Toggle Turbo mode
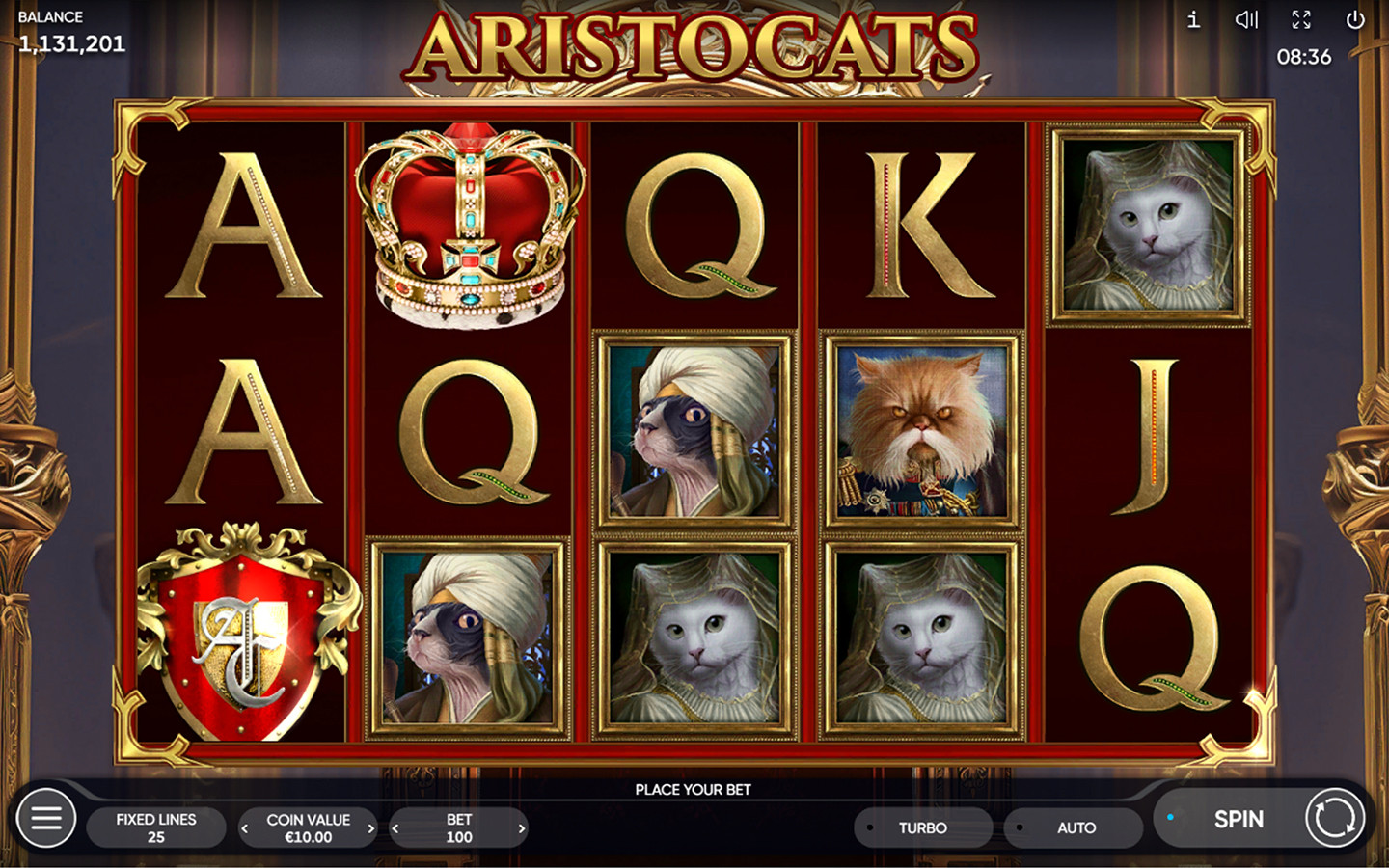The width and height of the screenshot is (1389, 868). (x=922, y=827)
